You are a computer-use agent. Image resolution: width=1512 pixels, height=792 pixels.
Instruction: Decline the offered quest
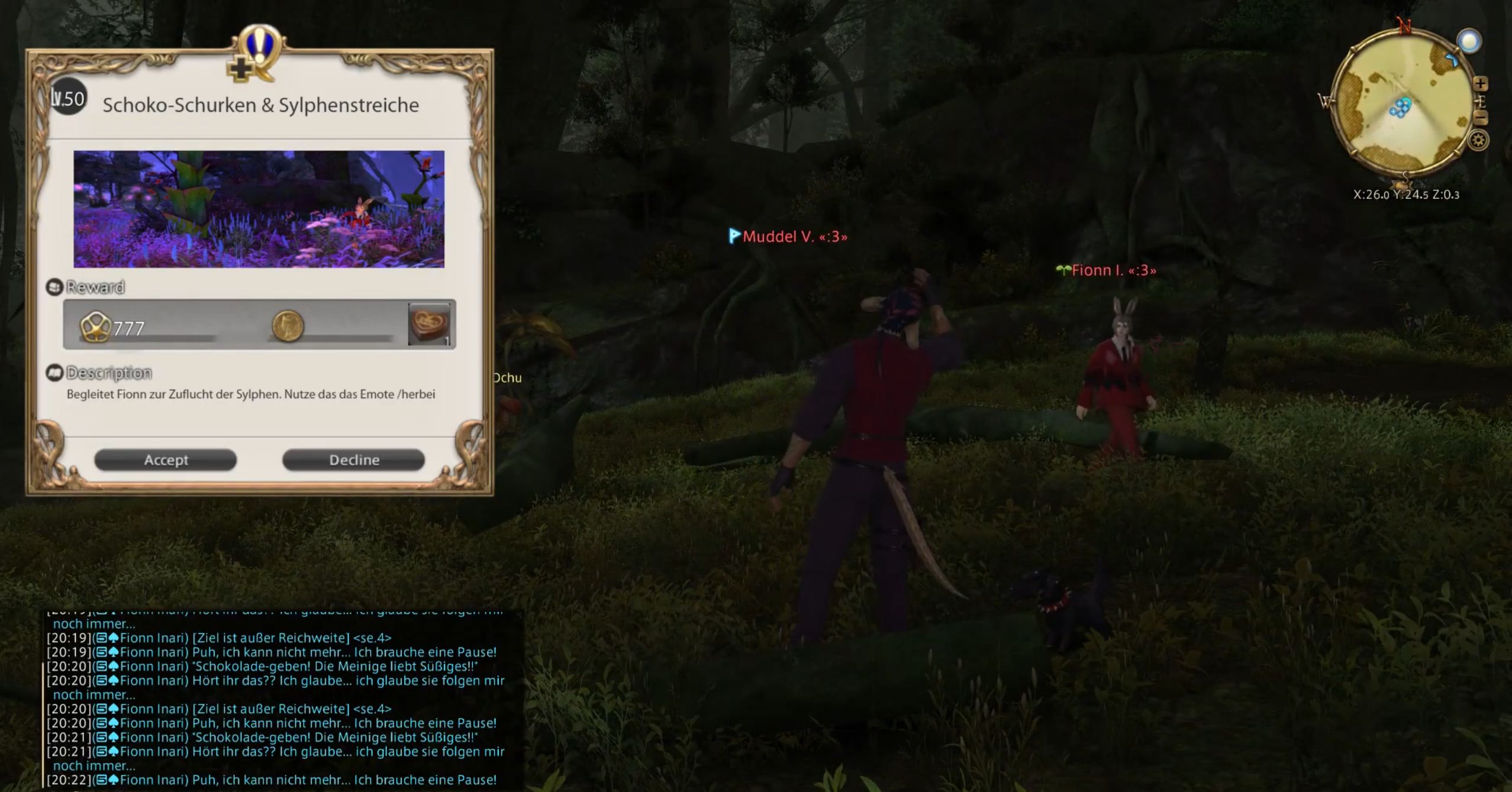pyautogui.click(x=353, y=460)
